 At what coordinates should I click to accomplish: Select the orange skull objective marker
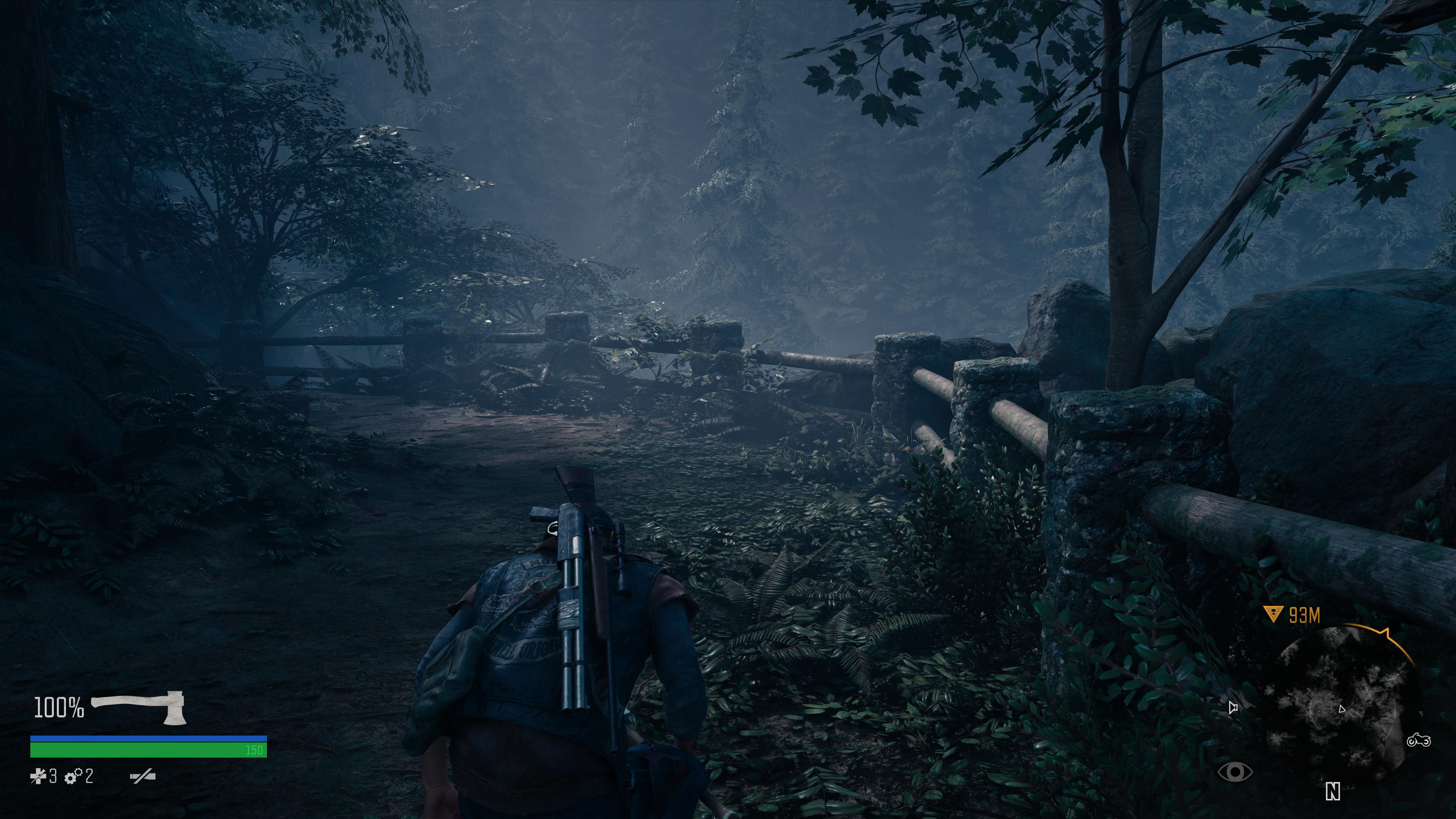click(1272, 615)
